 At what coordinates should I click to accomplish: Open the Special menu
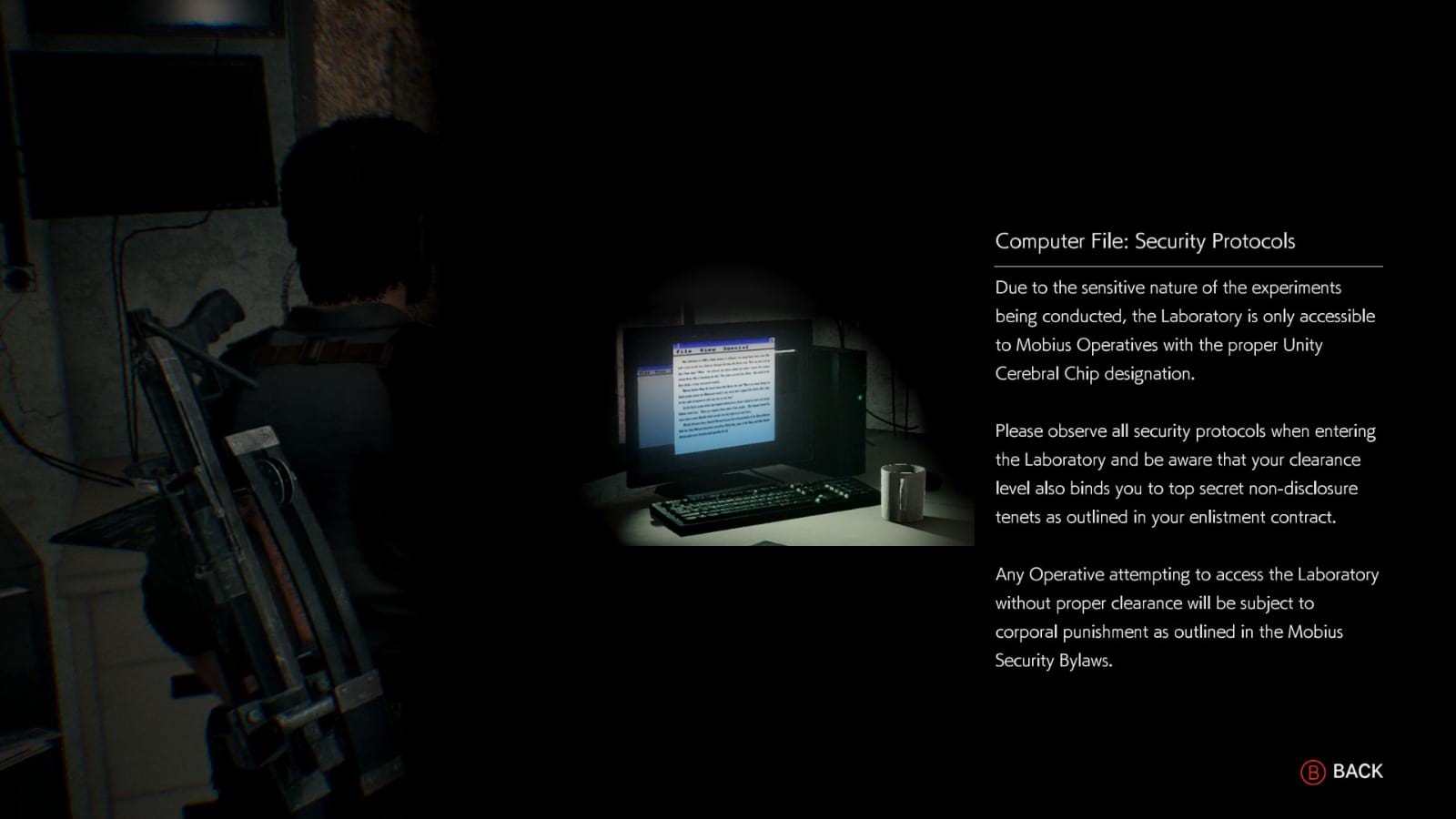click(737, 349)
